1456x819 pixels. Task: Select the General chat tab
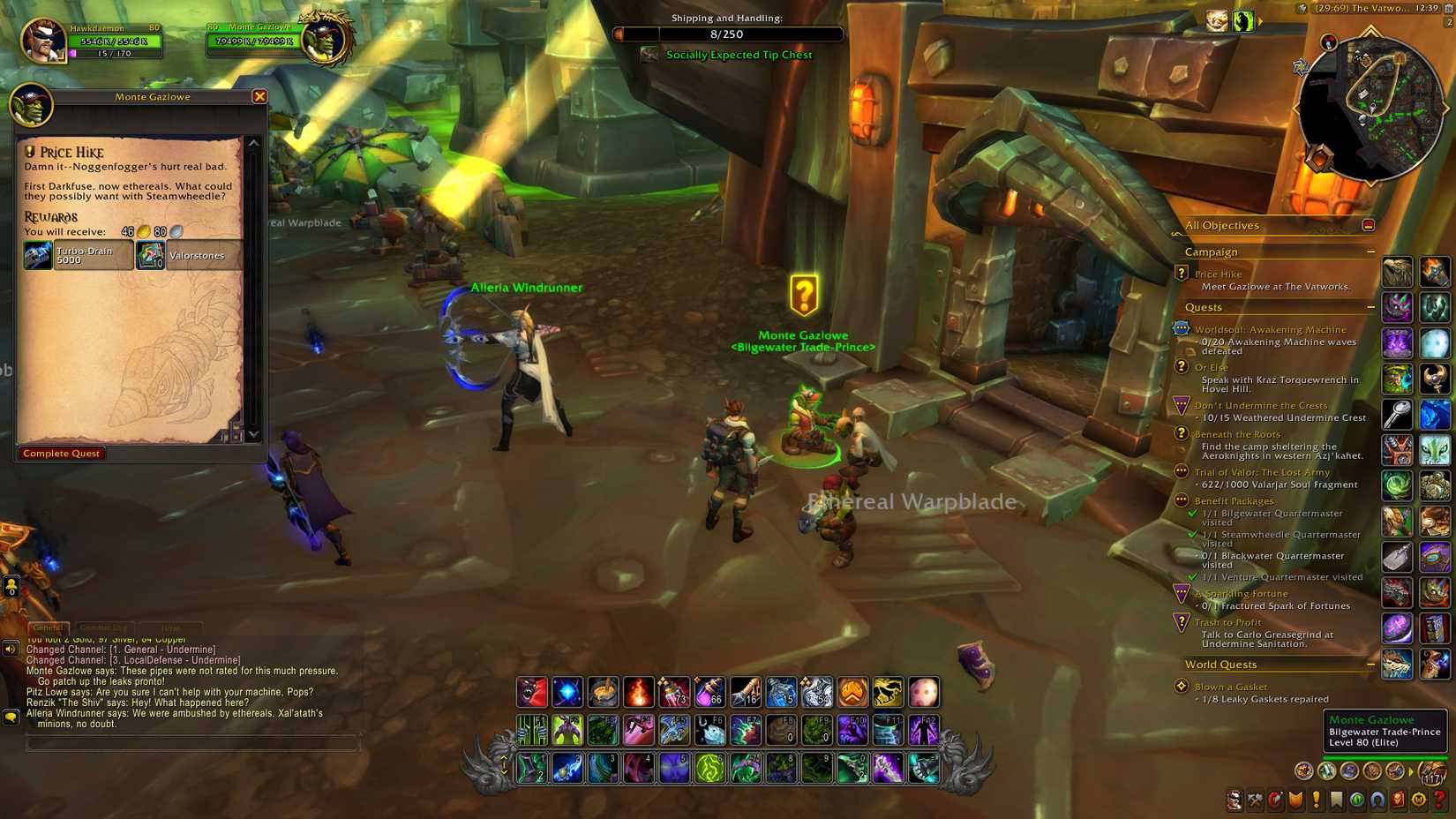pos(49,627)
